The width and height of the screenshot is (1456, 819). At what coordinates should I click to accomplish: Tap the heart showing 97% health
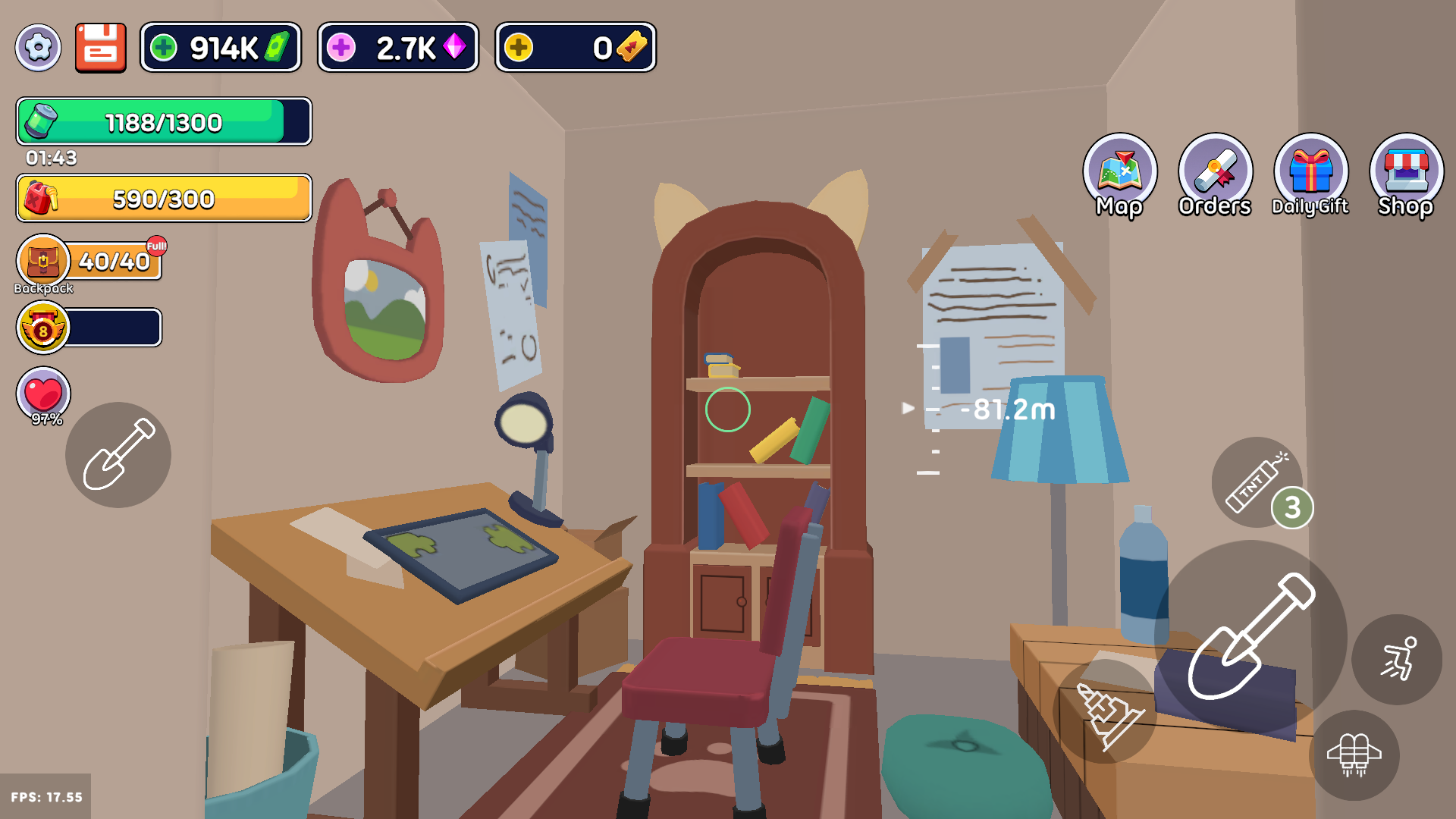point(43,394)
